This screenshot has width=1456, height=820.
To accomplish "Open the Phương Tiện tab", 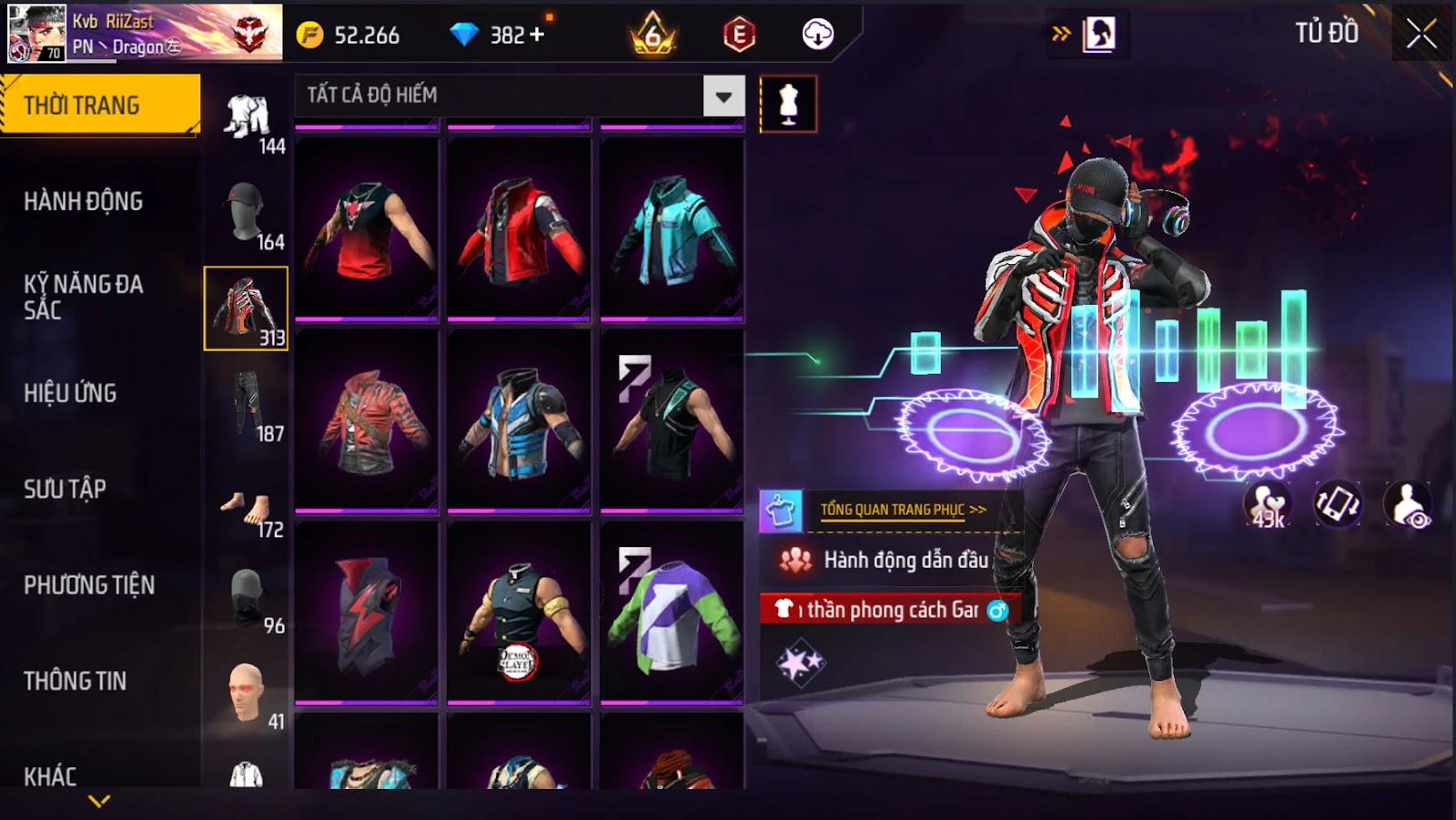I will coord(89,585).
